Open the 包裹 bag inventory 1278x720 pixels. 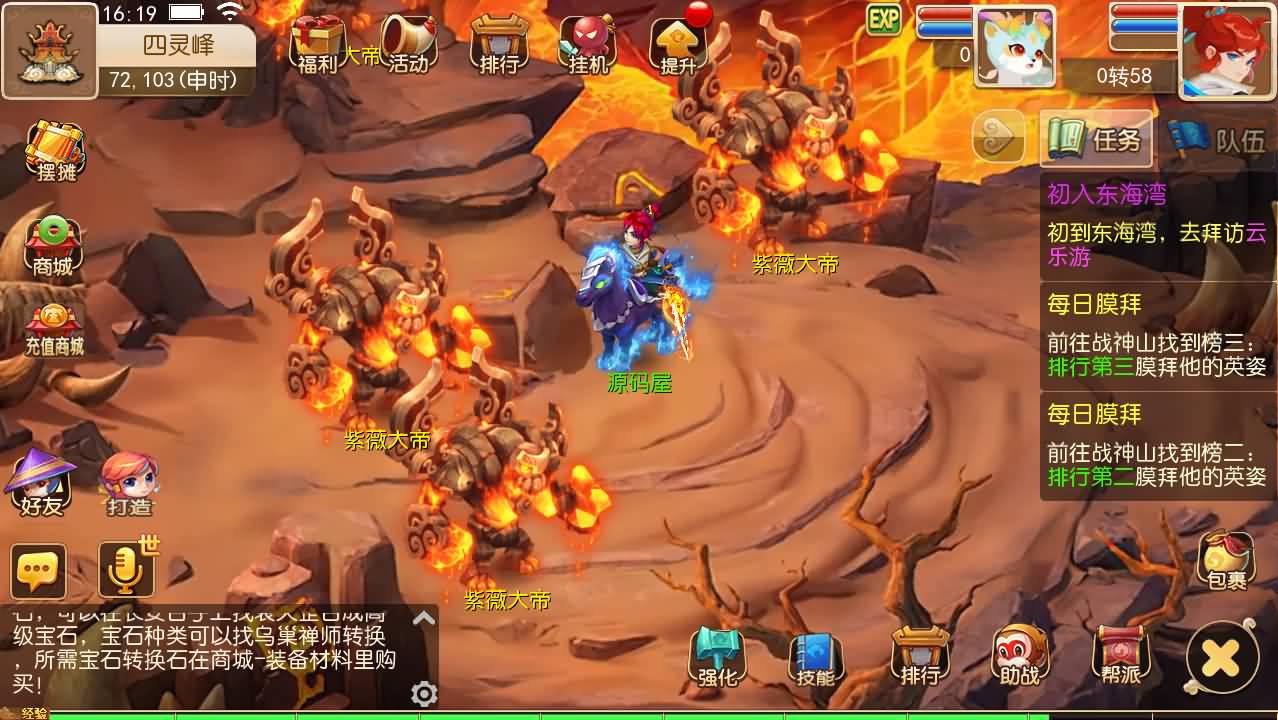pyautogui.click(x=1225, y=561)
